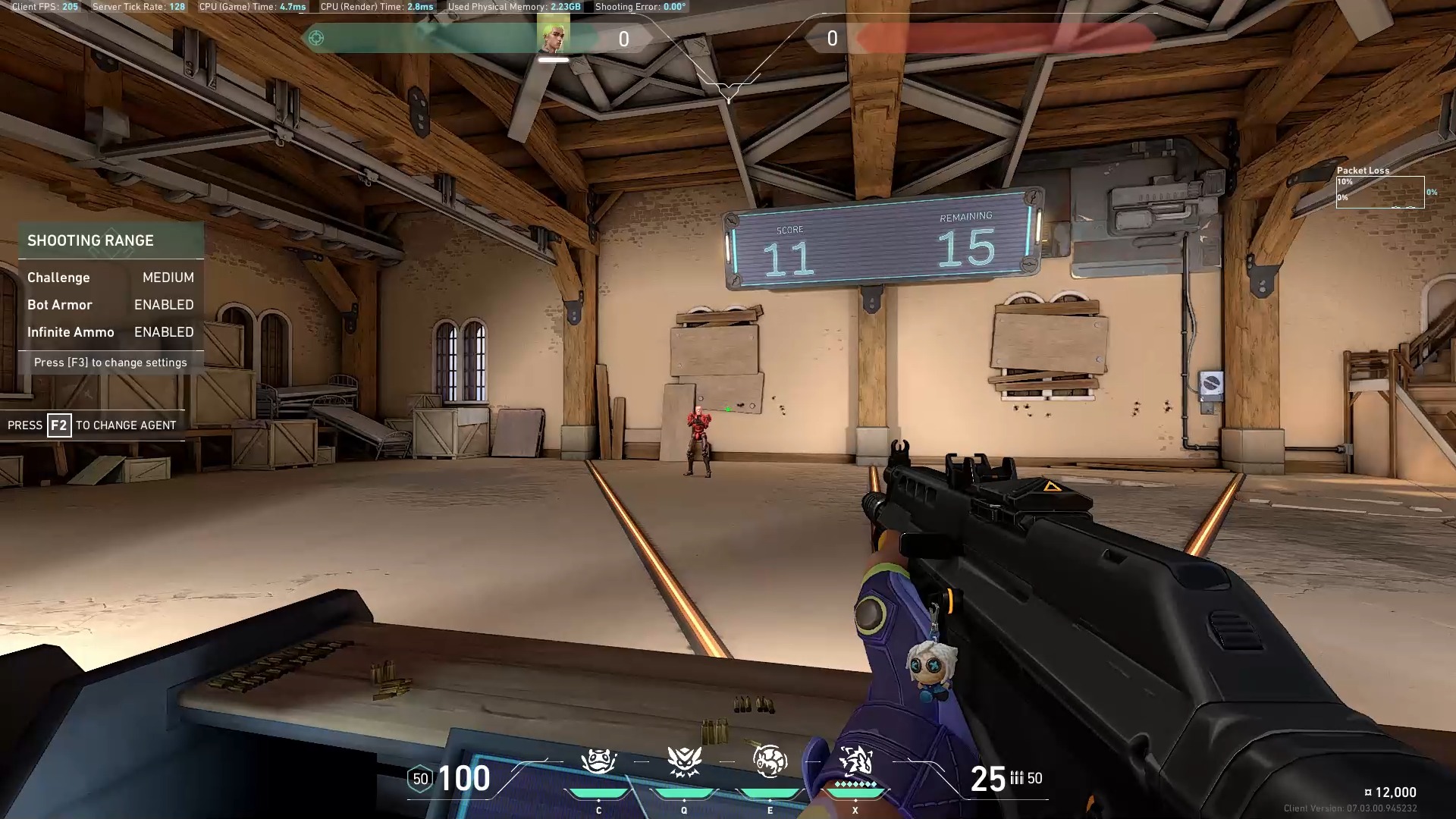Click the crosshair icon on the team bar
Viewport: 1456px width, 819px height.
click(x=316, y=38)
